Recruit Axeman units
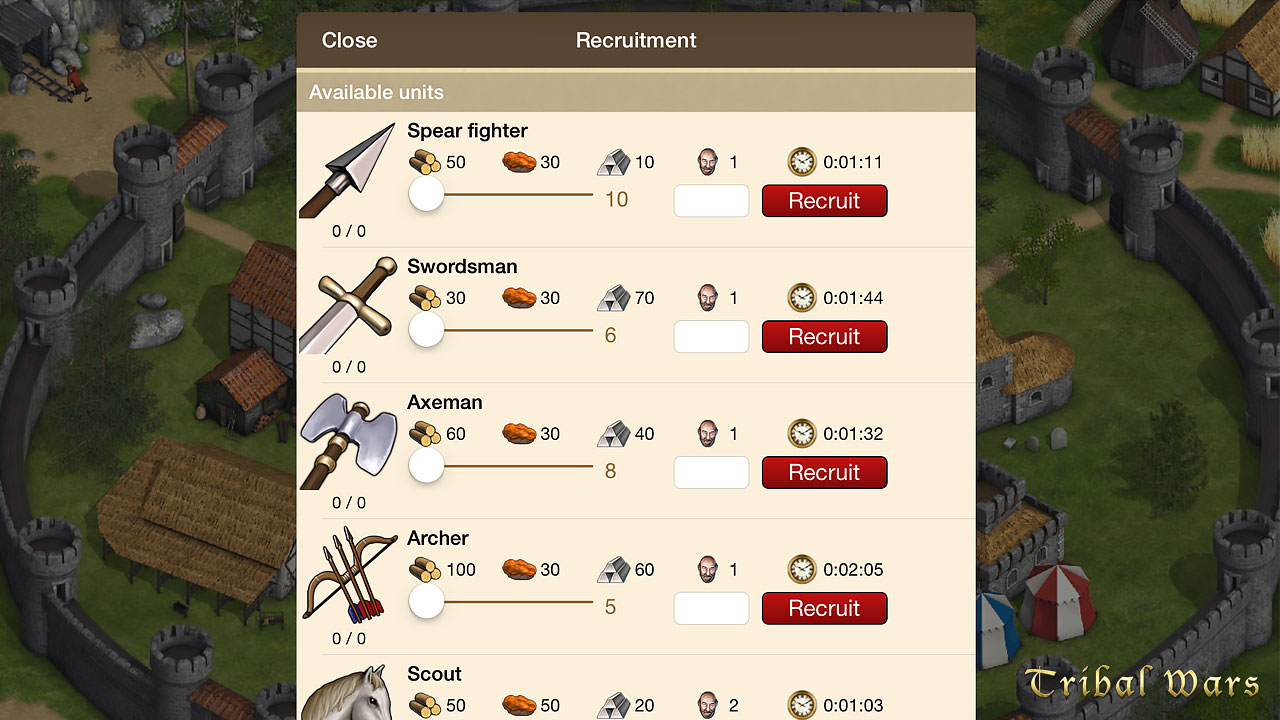1280x720 pixels. point(824,473)
